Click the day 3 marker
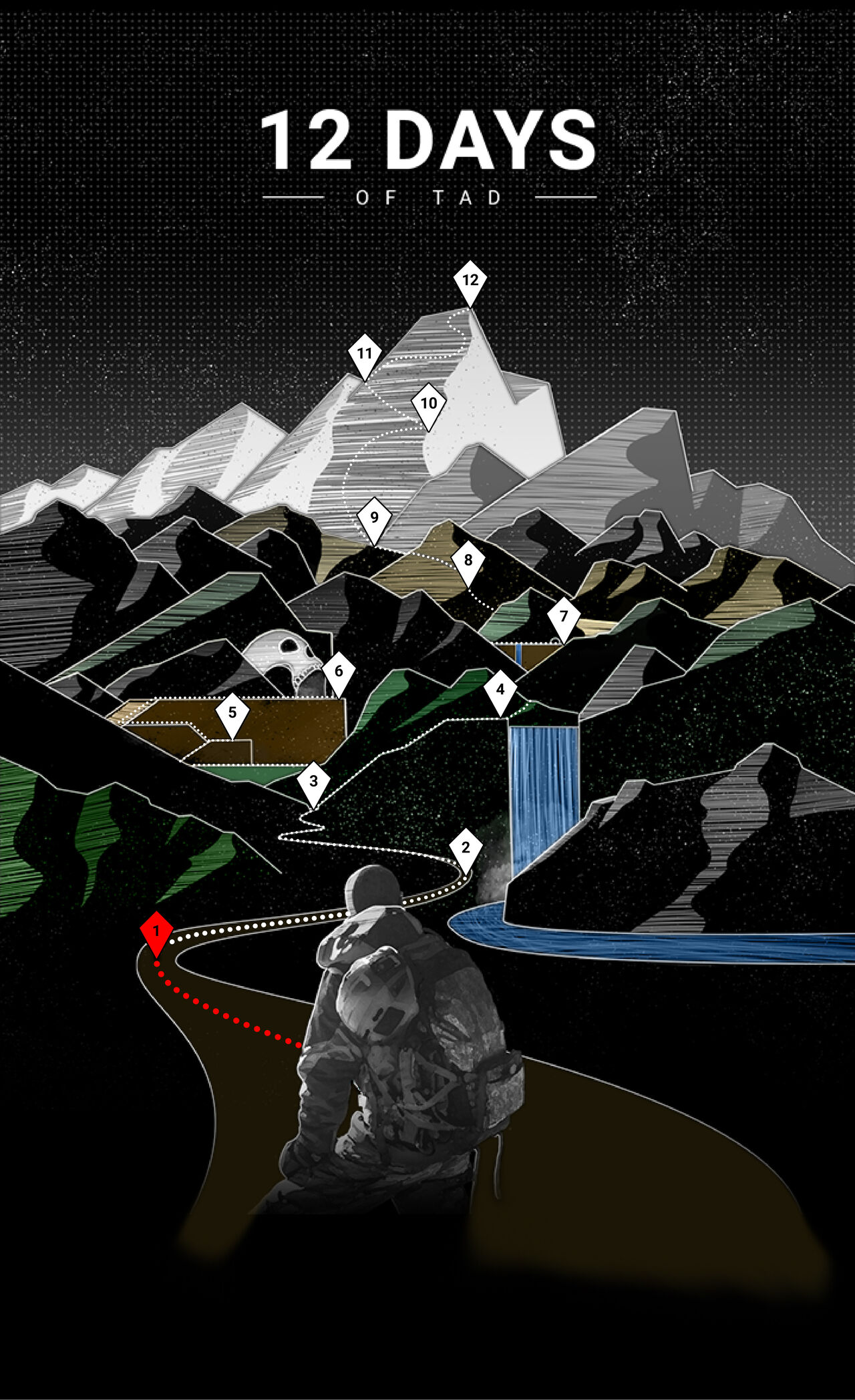This screenshot has width=855, height=1400. tap(313, 782)
